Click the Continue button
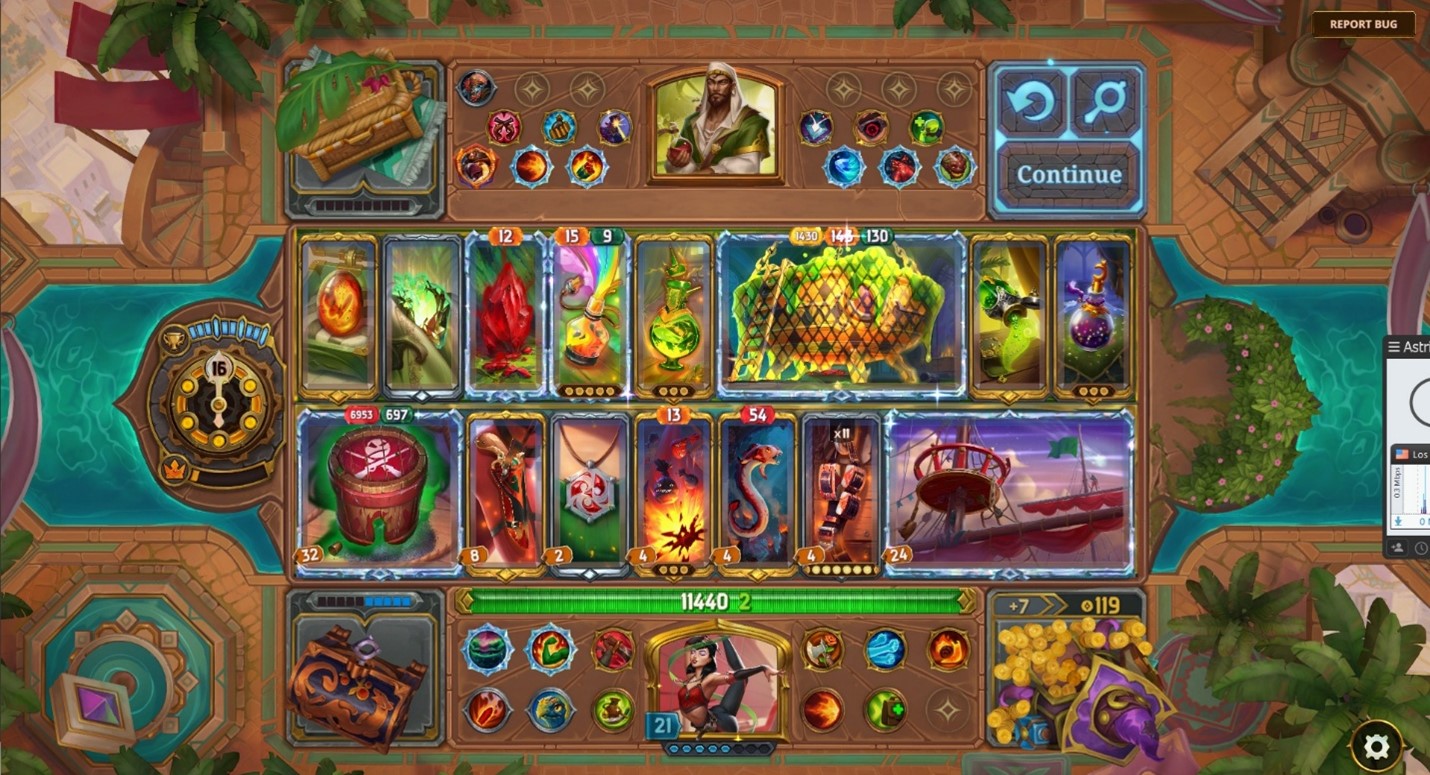Screen dimensions: 1430x775 point(1069,175)
